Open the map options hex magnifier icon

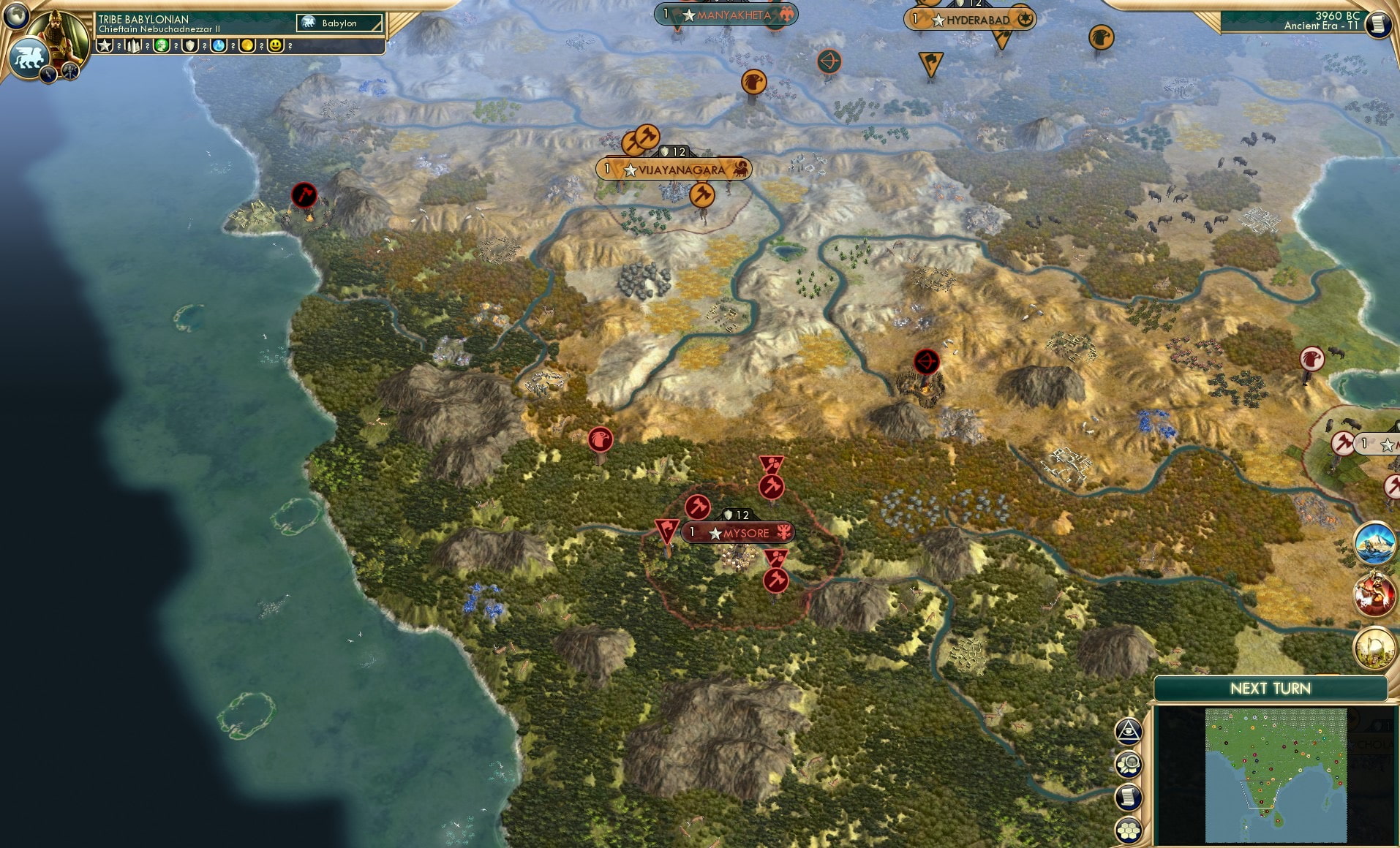1129,765
